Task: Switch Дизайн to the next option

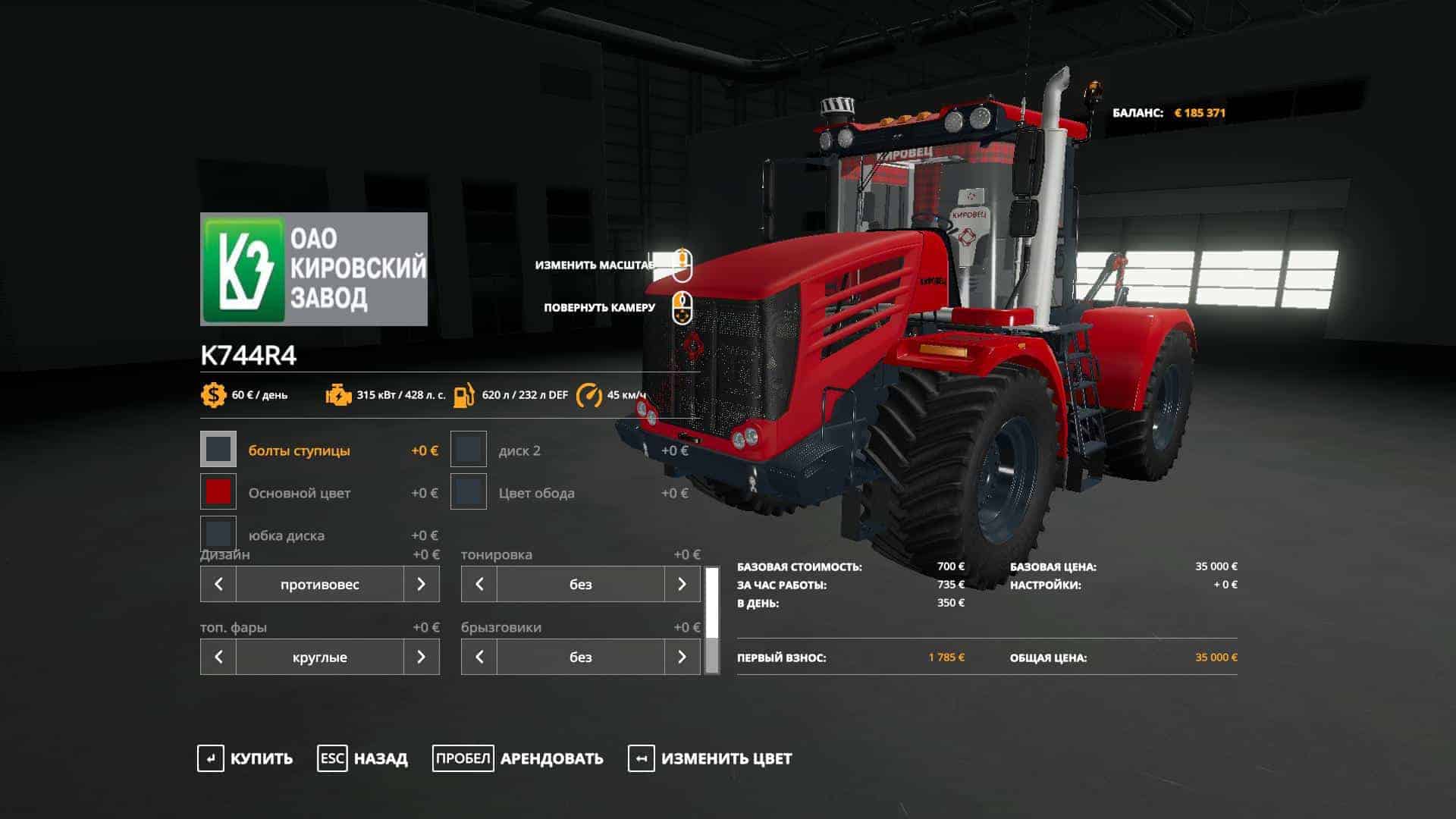Action: pos(421,584)
